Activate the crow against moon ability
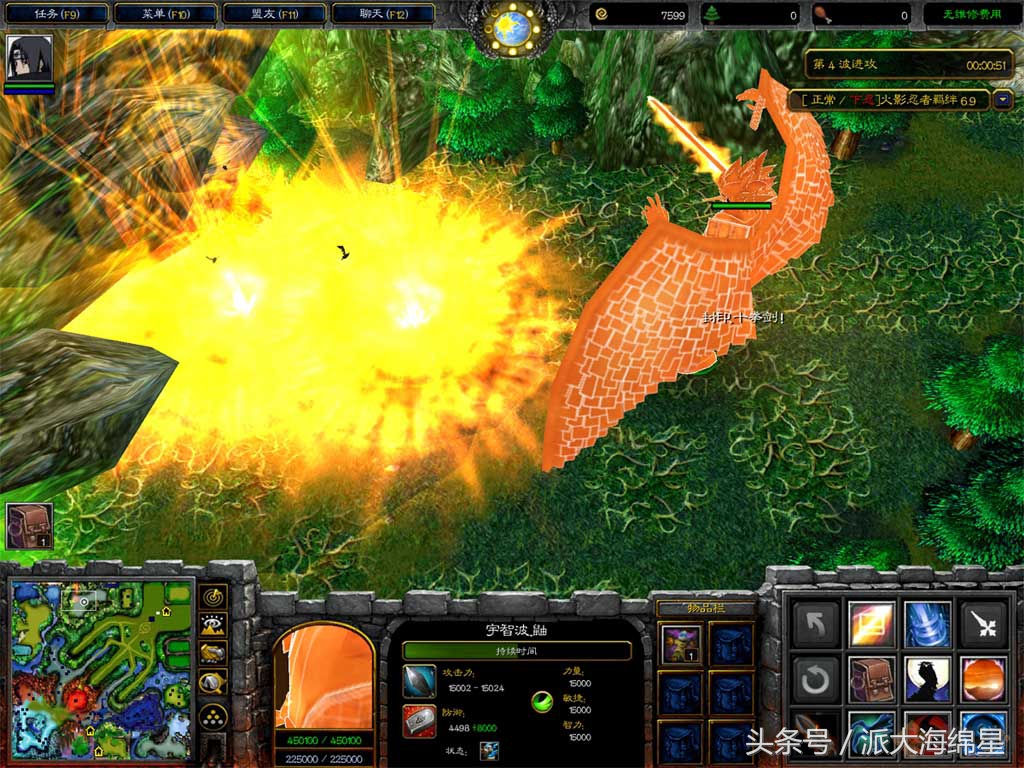This screenshot has height=768, width=1024. click(926, 680)
